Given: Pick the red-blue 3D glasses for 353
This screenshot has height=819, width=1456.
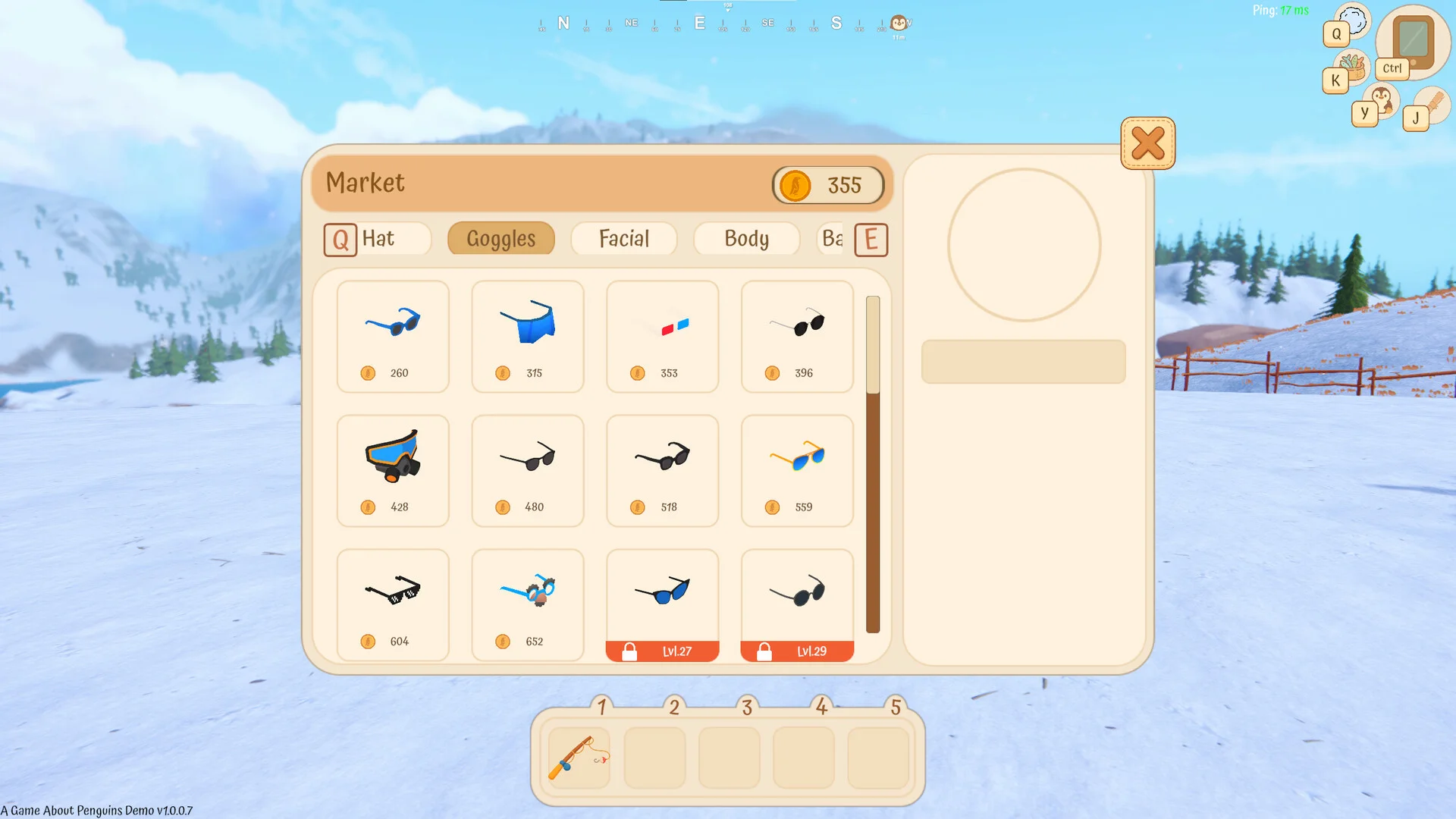Looking at the screenshot, I should pos(662,336).
